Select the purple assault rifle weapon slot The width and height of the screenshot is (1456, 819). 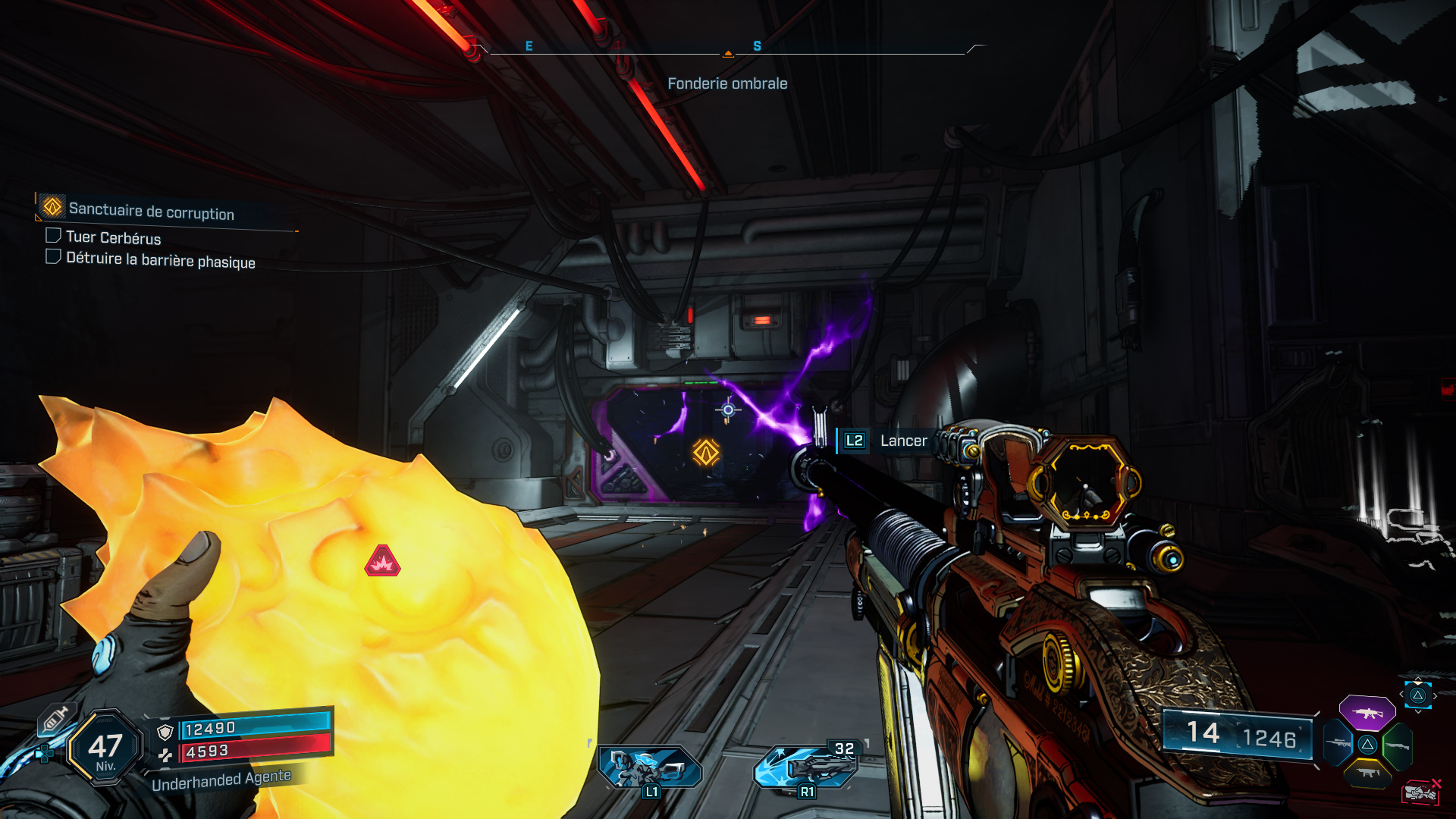click(x=1367, y=713)
